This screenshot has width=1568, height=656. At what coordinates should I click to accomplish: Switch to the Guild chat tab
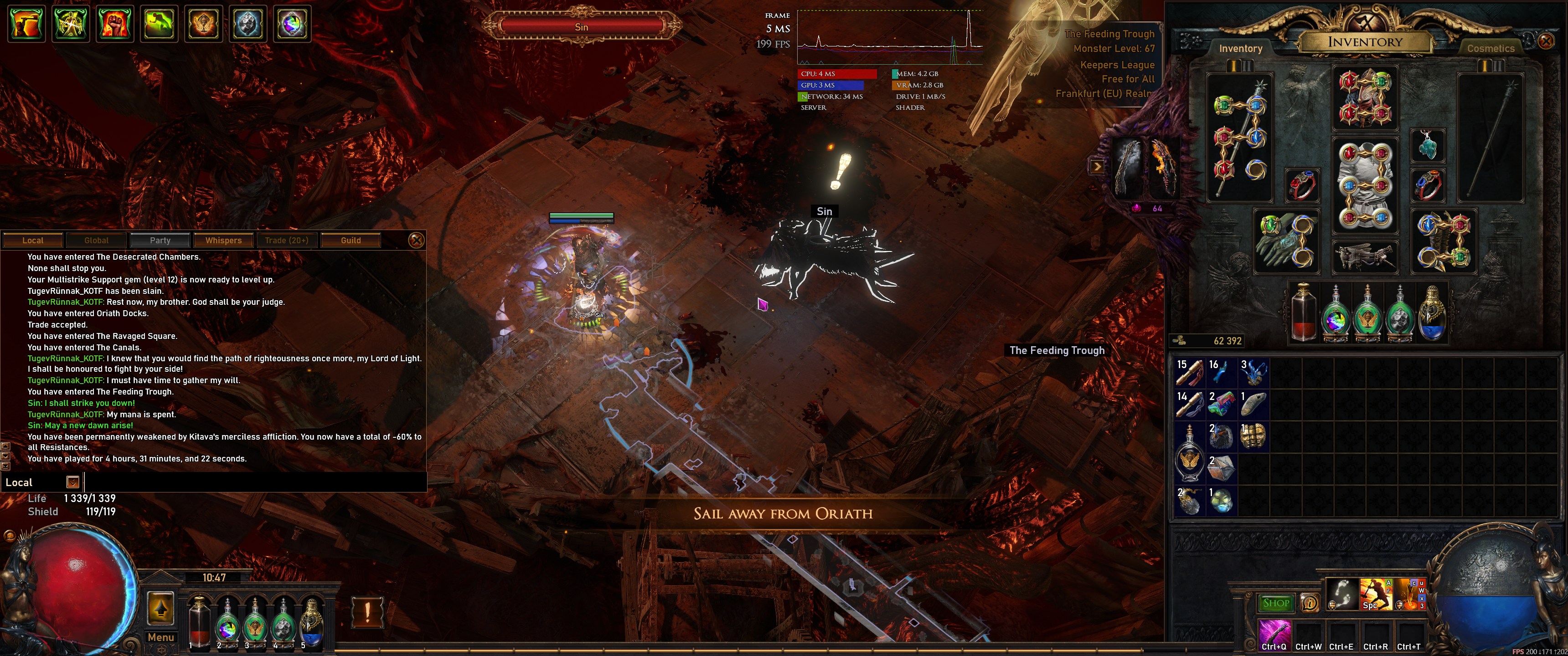[x=351, y=241]
